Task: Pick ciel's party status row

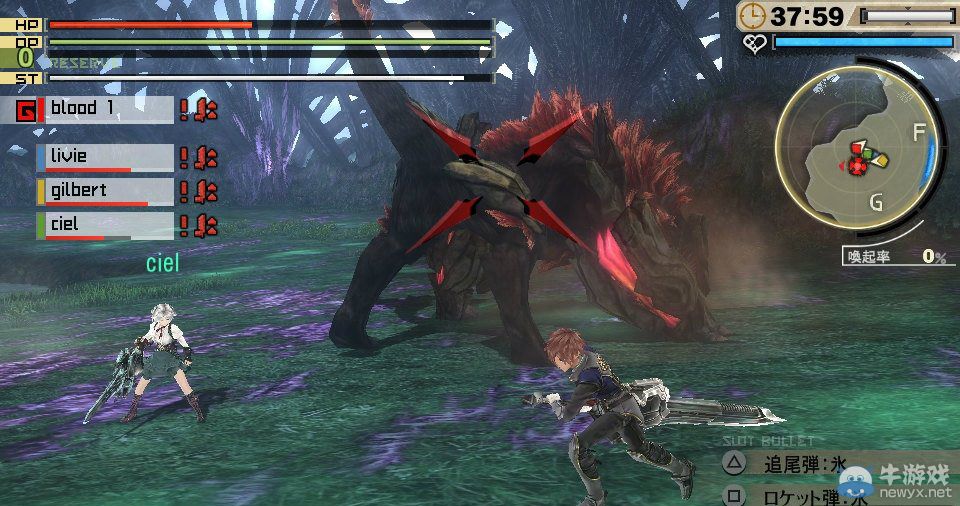Action: tap(108, 224)
